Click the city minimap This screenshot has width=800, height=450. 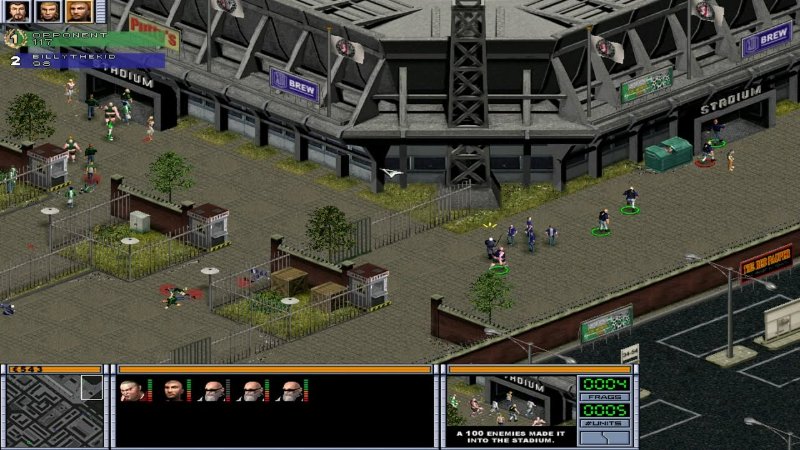pyautogui.click(x=55, y=410)
